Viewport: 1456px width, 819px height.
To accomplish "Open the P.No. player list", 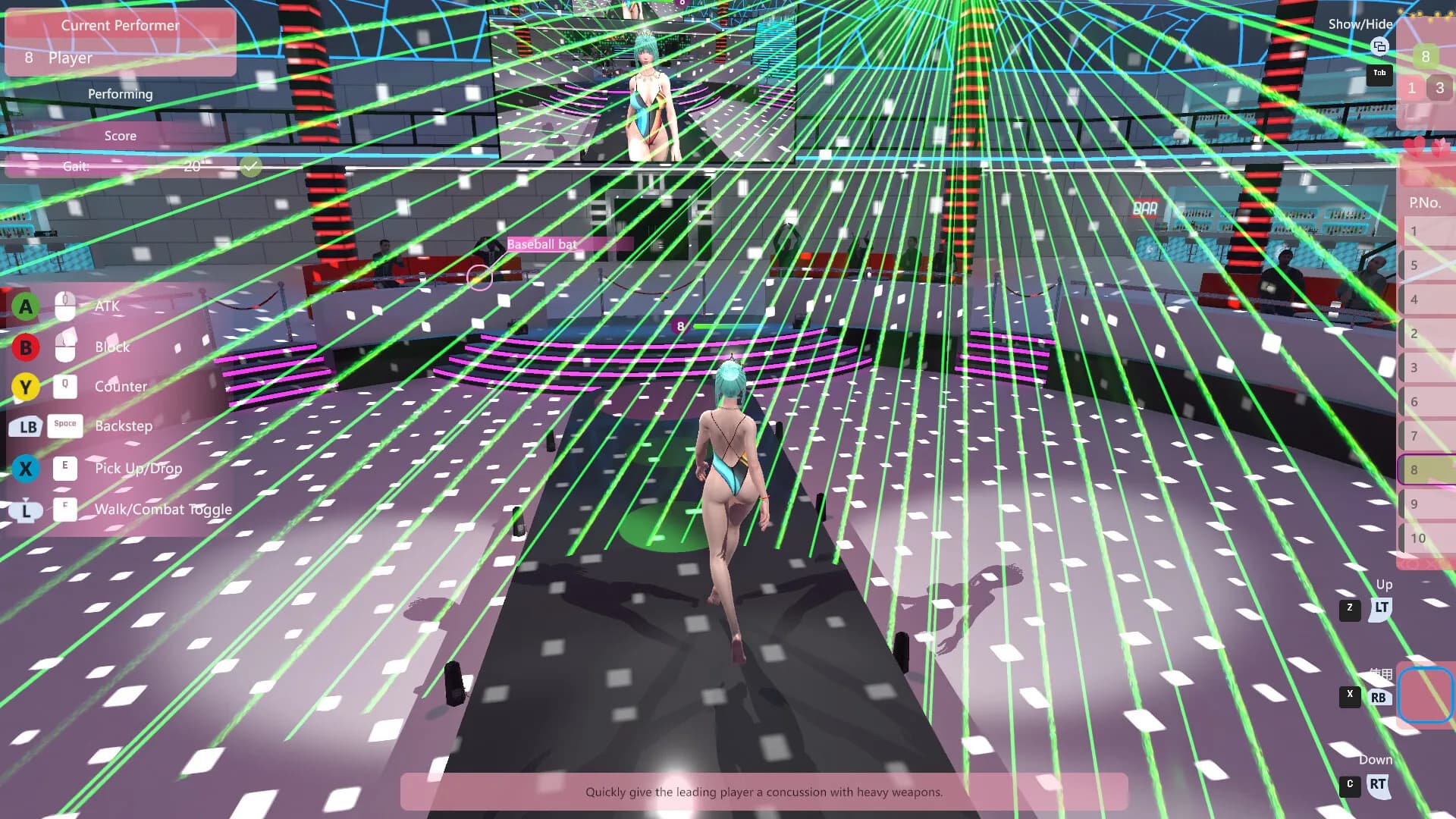I will pyautogui.click(x=1426, y=202).
